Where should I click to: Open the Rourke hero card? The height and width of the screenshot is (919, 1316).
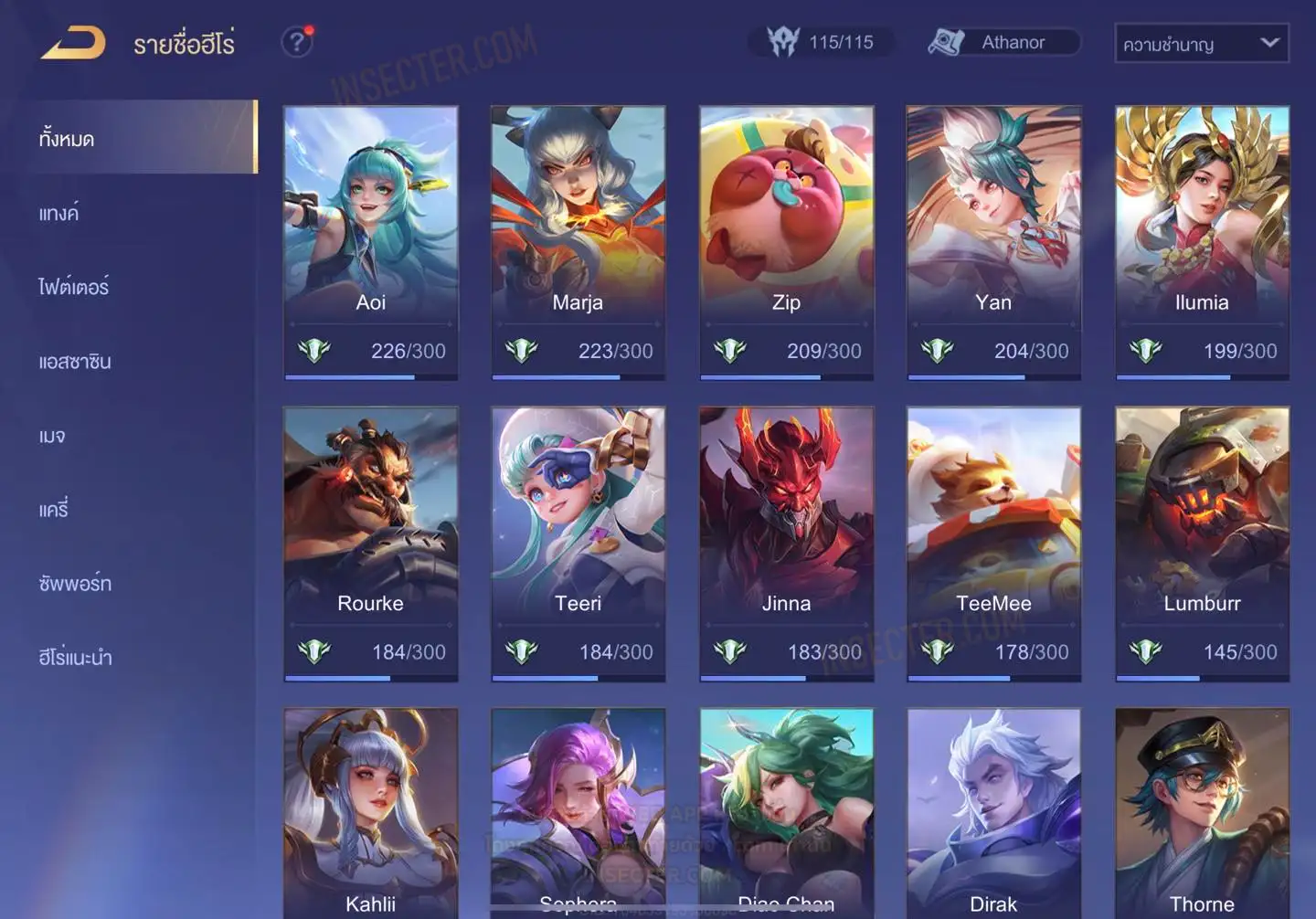pyautogui.click(x=370, y=543)
